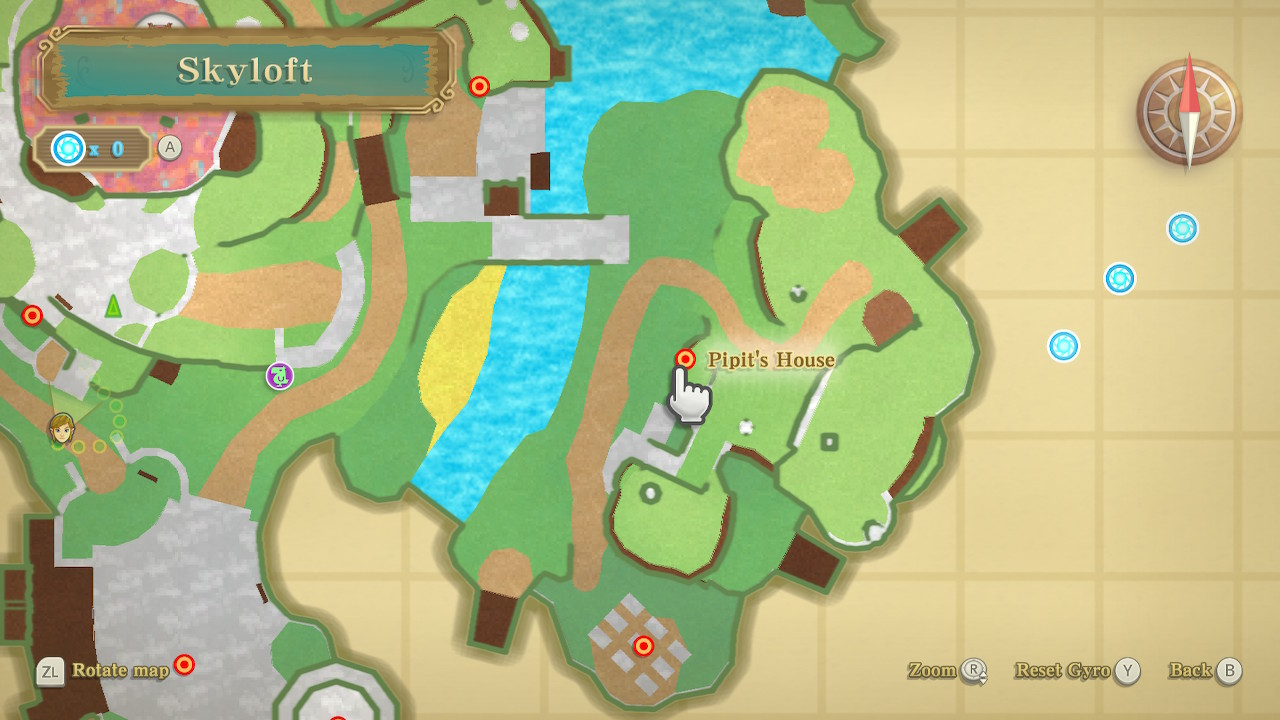Viewport: 1280px width, 720px height.
Task: Click Link's head position marker
Action: pos(62,428)
